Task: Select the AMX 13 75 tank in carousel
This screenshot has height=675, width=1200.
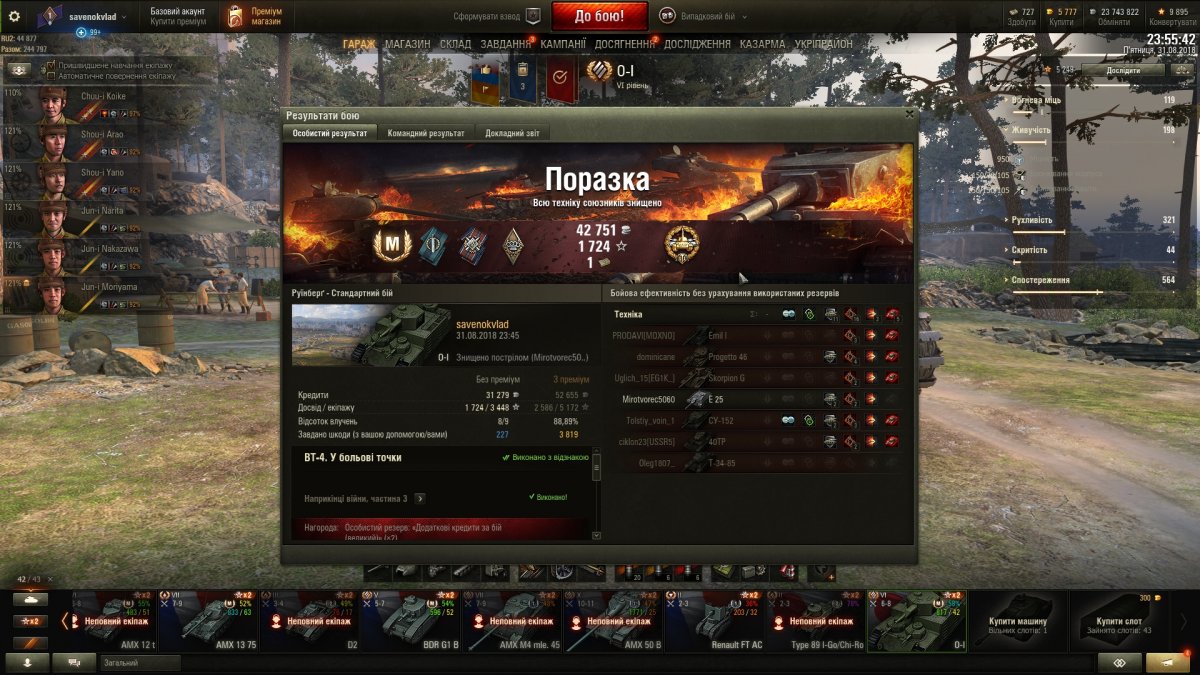Action: 209,620
